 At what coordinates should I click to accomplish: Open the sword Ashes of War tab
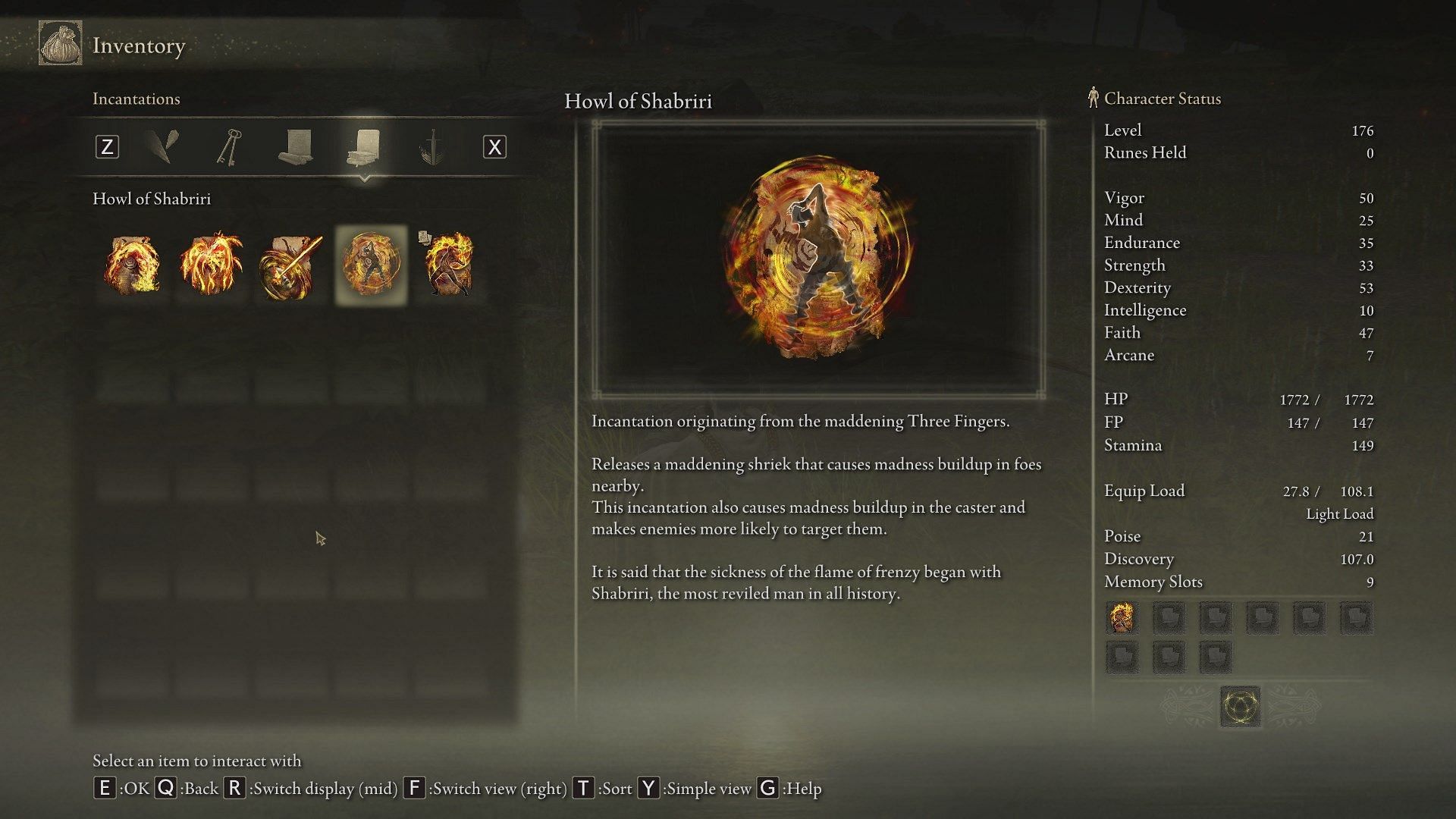[x=431, y=146]
